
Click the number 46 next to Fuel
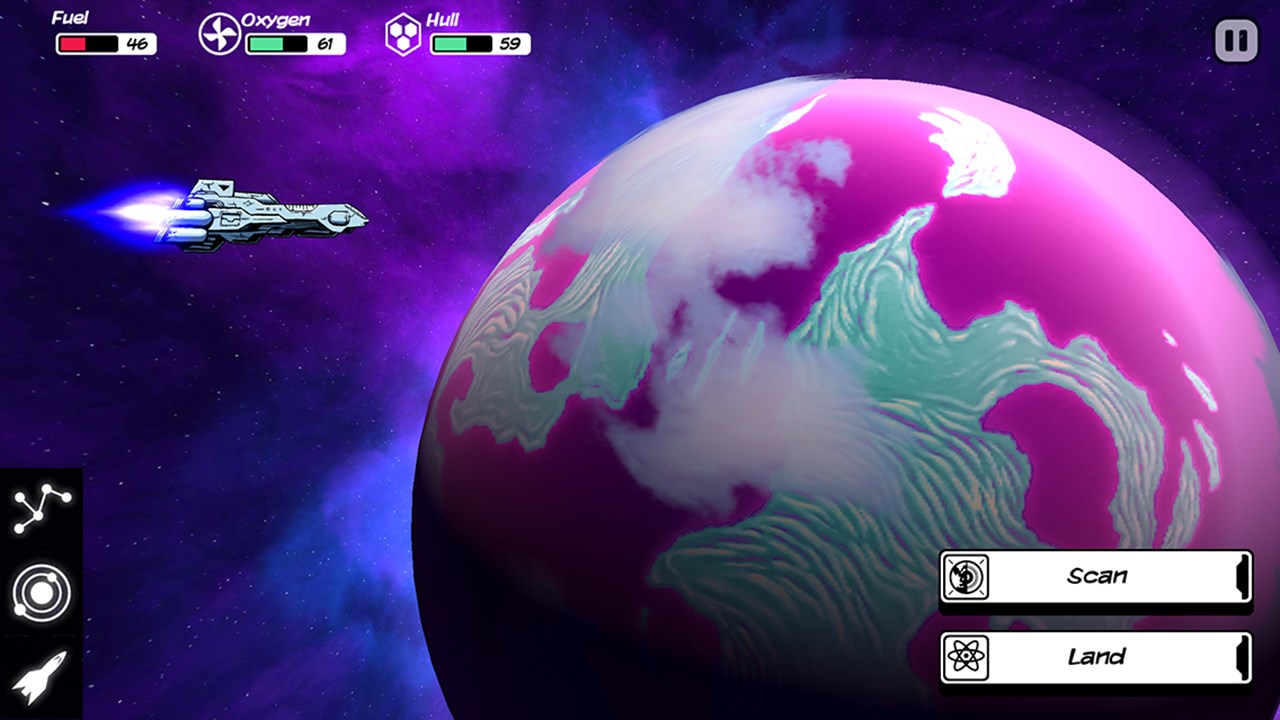[x=139, y=44]
